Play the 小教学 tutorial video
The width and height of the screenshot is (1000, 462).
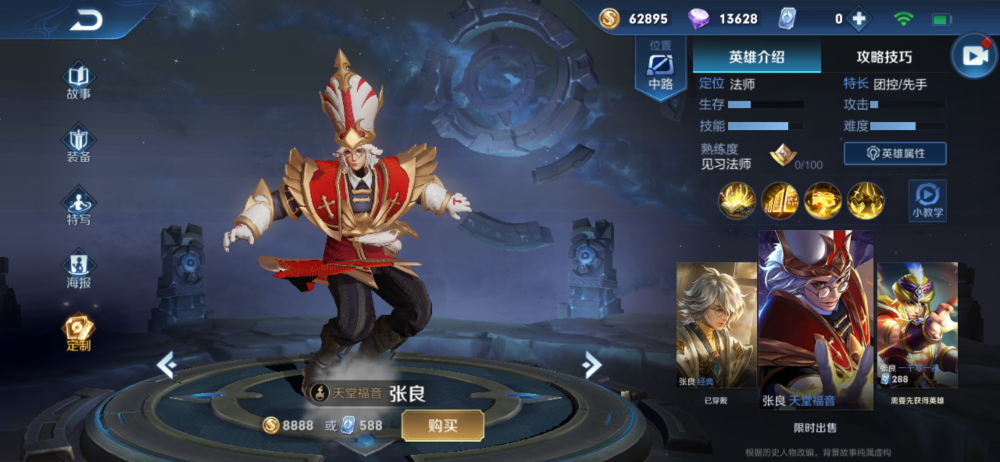click(927, 199)
